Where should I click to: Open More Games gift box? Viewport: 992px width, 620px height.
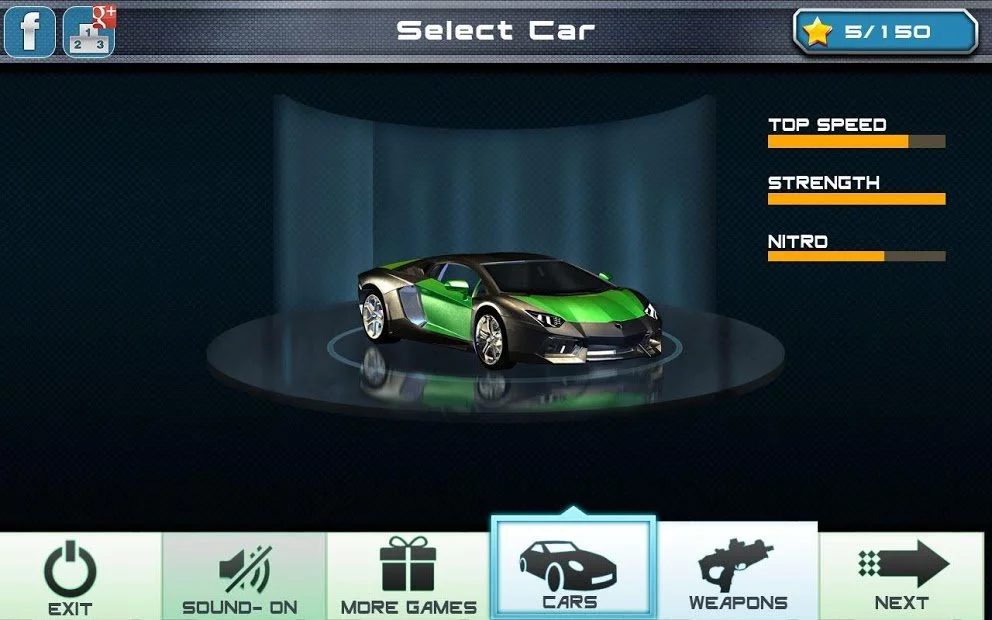click(x=408, y=577)
